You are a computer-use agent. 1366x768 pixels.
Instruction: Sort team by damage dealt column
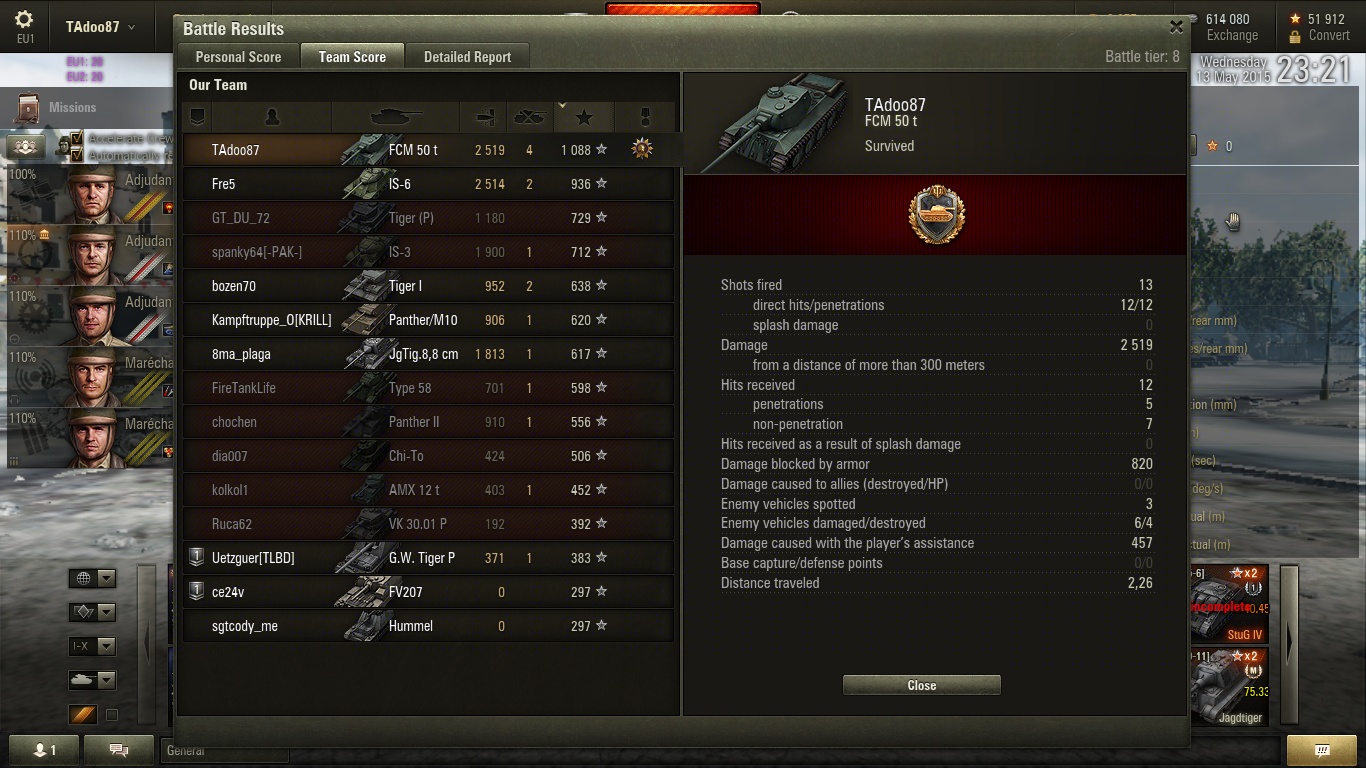point(485,118)
